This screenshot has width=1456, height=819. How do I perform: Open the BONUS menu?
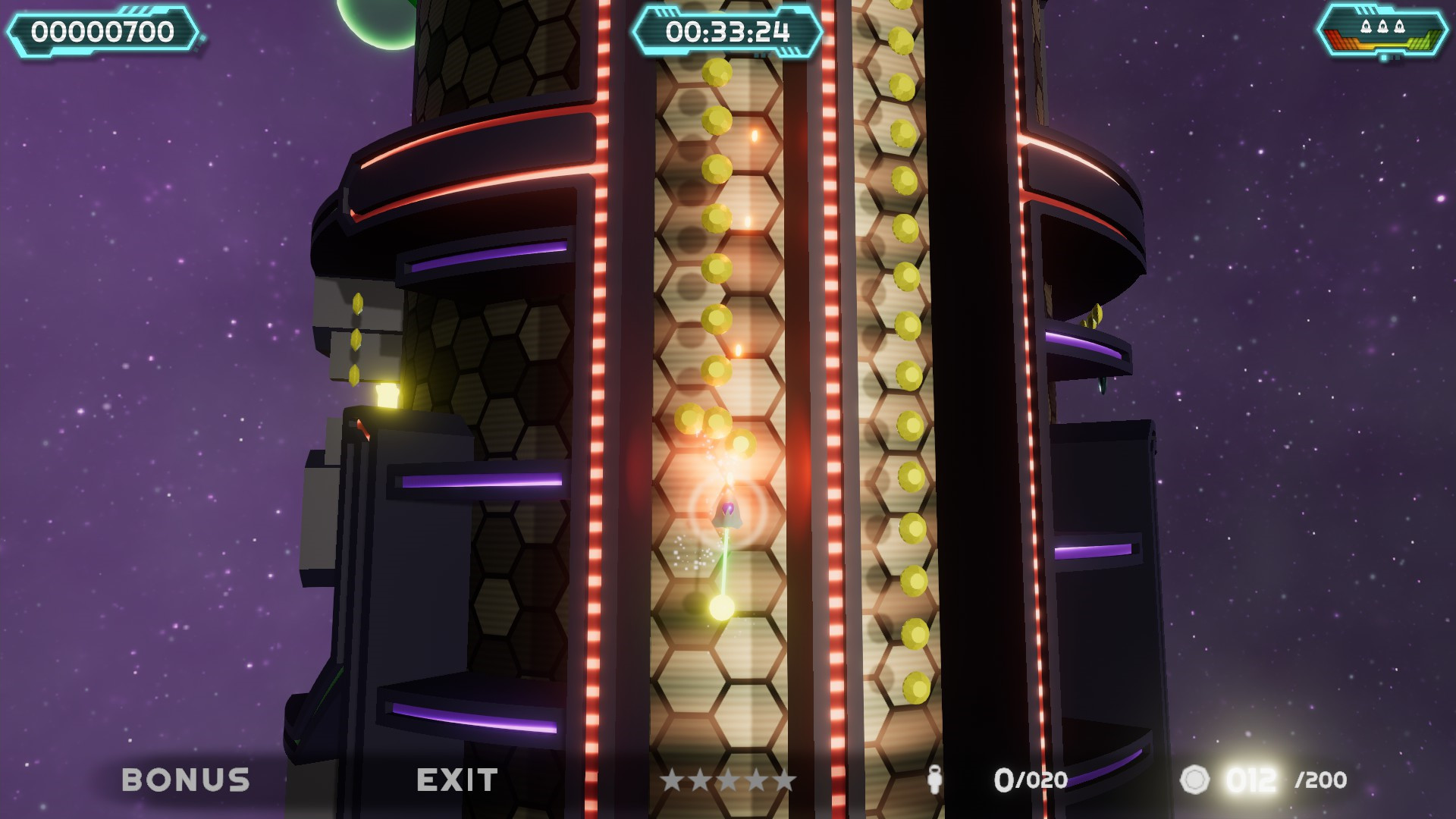187,779
